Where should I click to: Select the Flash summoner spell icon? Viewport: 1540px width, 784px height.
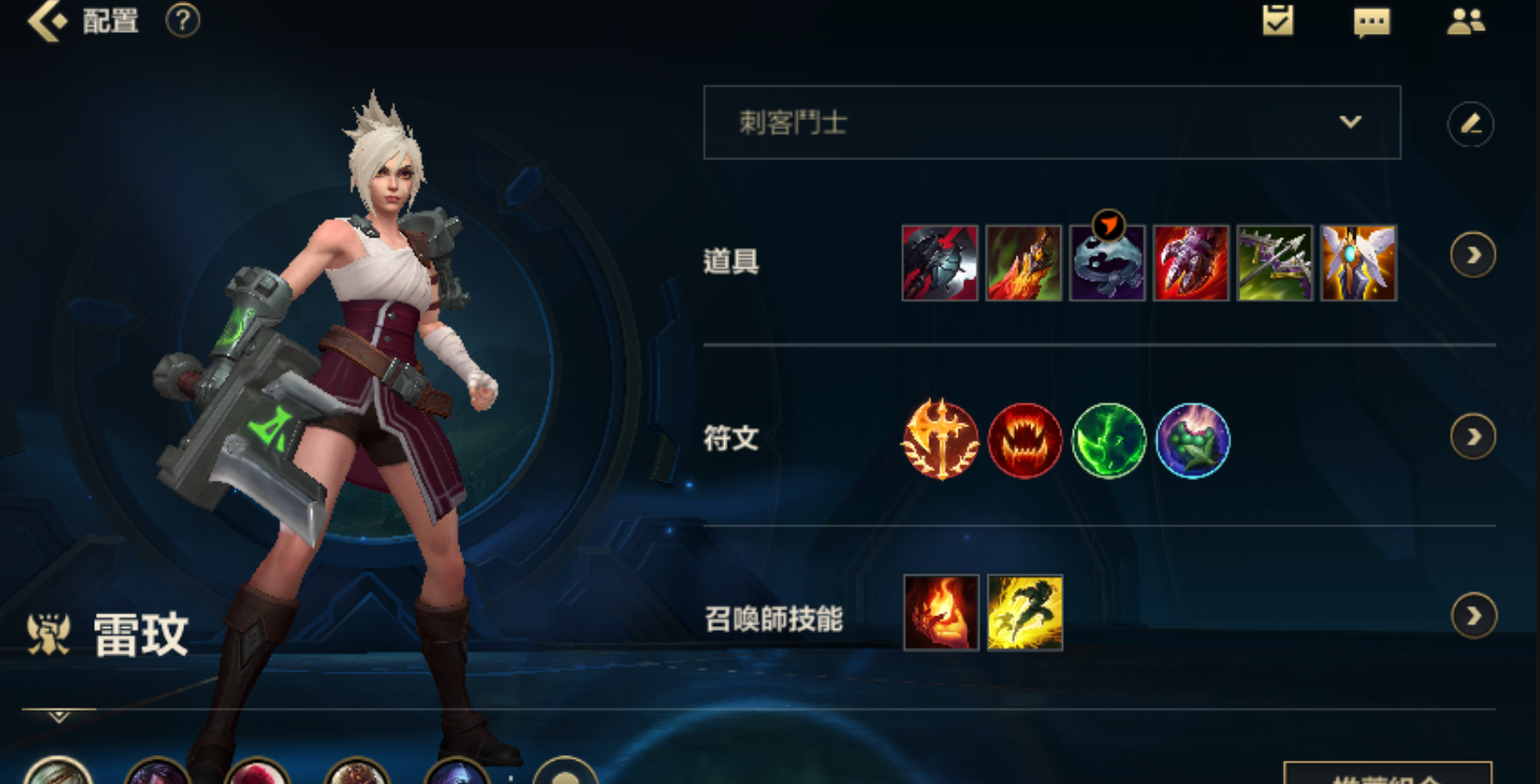(x=1025, y=613)
